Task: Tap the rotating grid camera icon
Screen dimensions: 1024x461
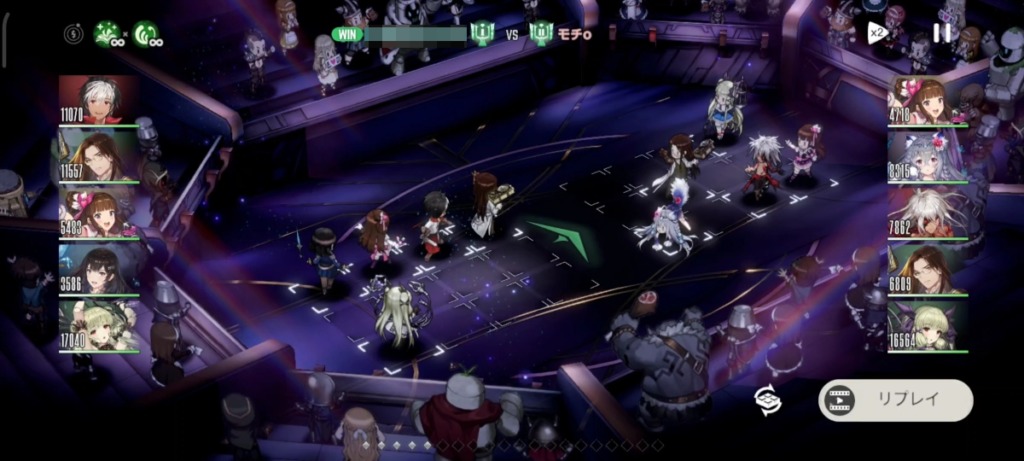Action: point(768,399)
